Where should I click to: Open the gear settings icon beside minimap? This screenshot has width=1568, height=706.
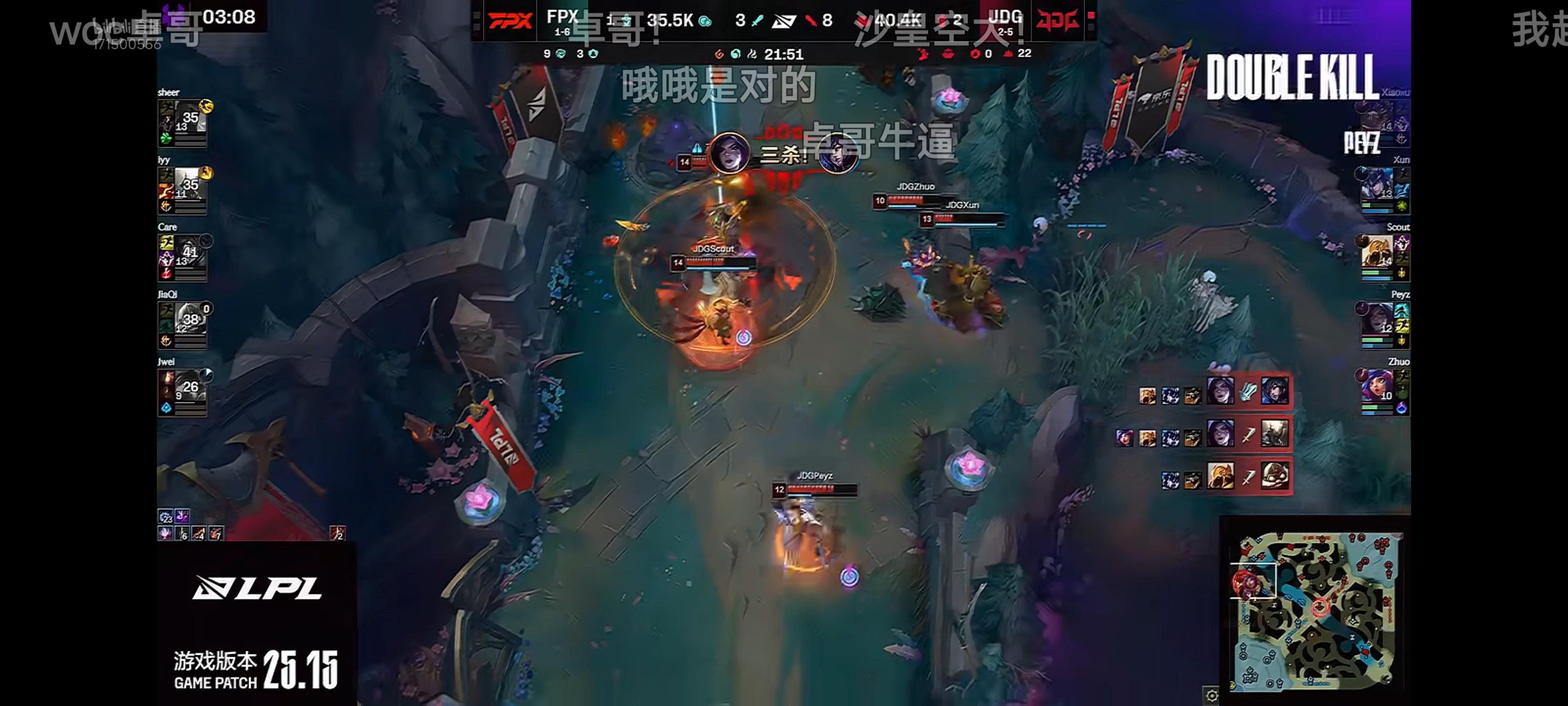pos(1211,696)
